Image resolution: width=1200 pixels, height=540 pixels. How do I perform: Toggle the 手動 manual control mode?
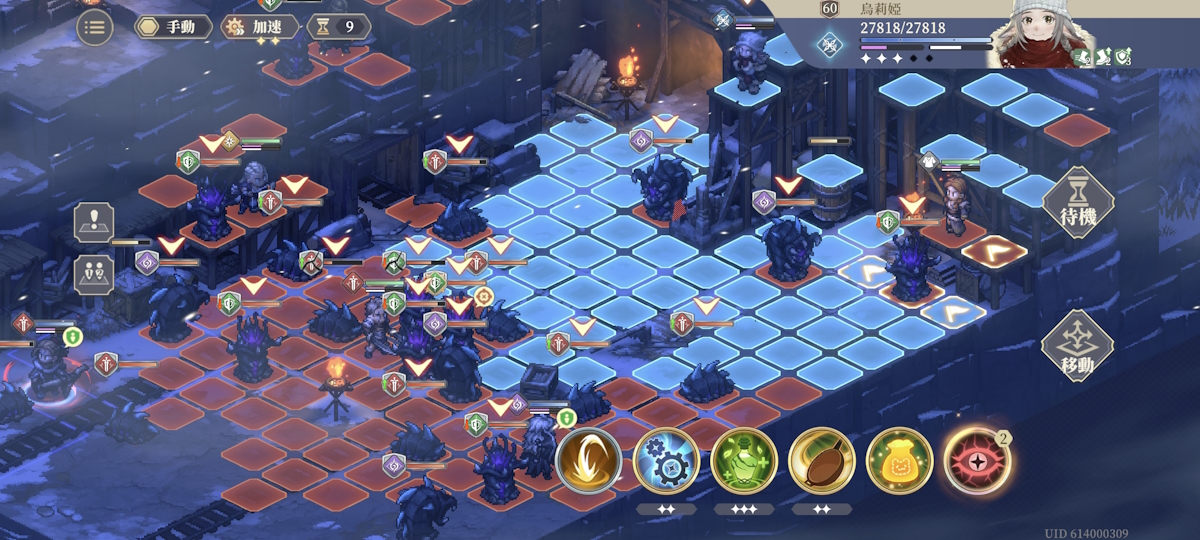[173, 27]
